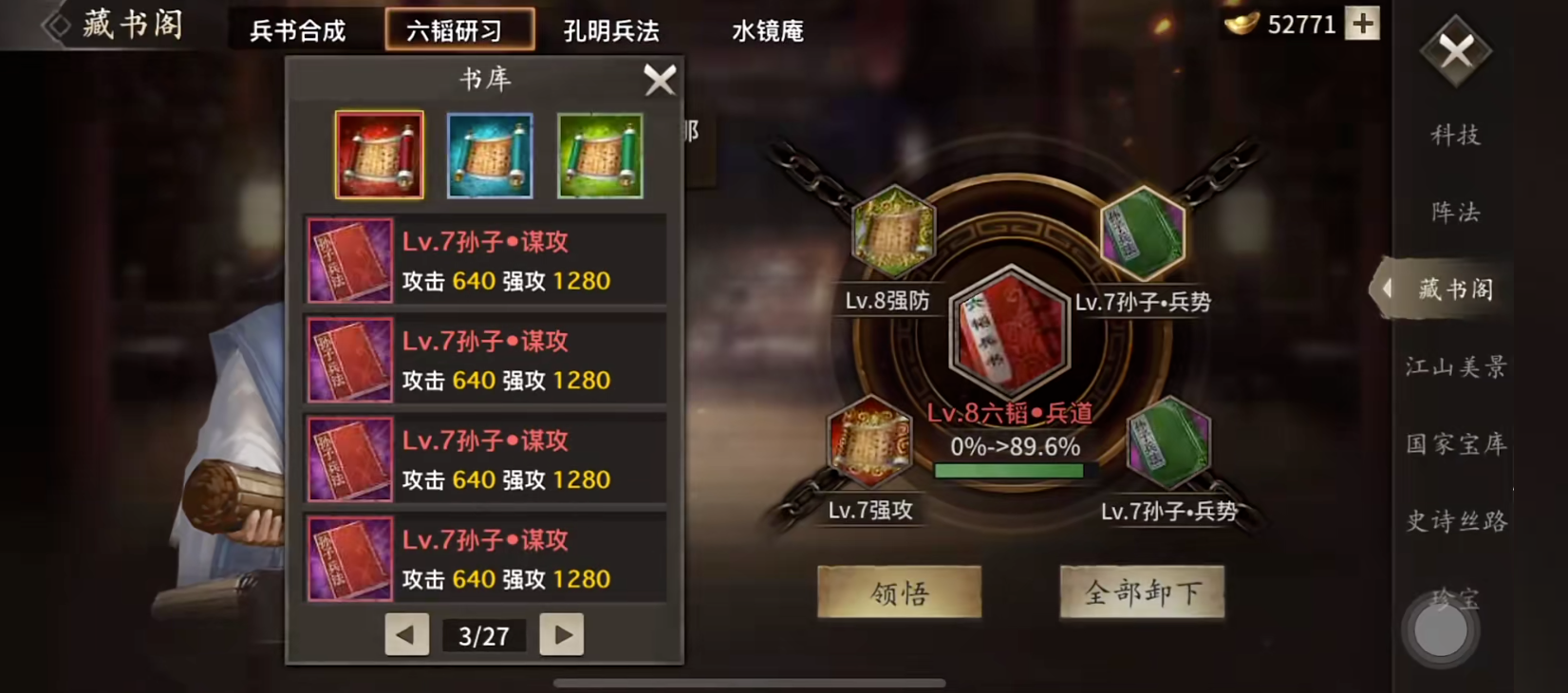Select the green scroll filter in 书库
Screen dimensions: 1568x693
pyautogui.click(x=599, y=155)
